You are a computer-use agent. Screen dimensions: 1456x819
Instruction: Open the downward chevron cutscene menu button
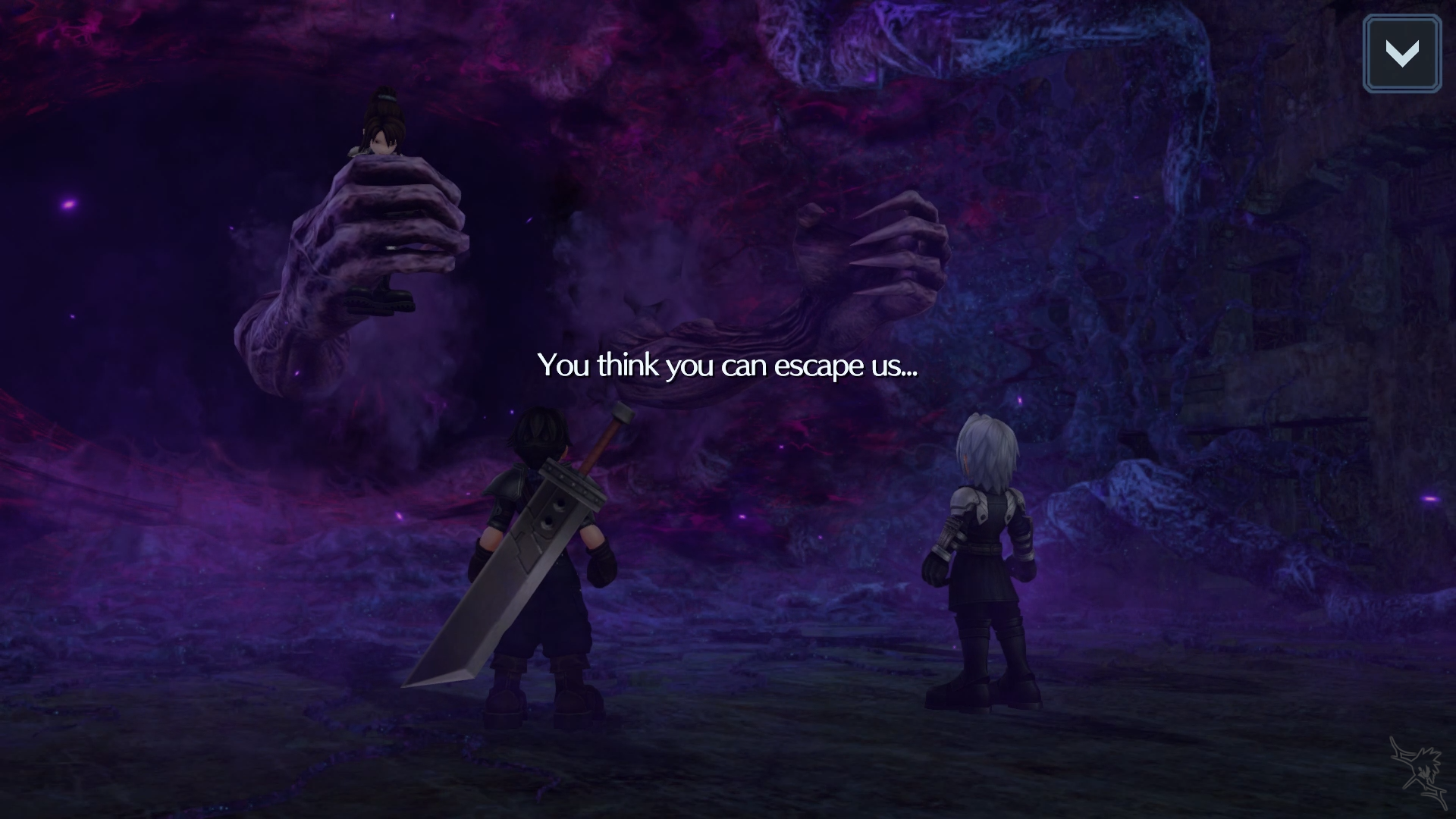pyautogui.click(x=1401, y=54)
